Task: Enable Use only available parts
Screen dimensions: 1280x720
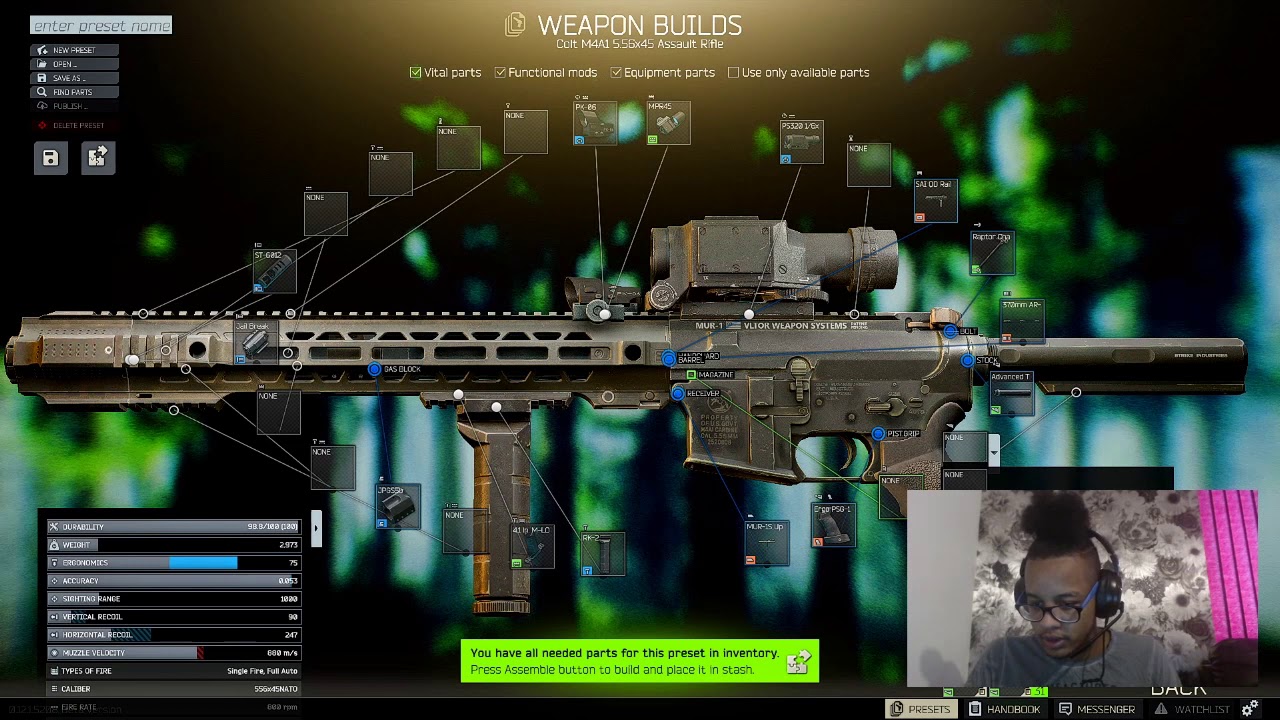Action: (x=734, y=73)
